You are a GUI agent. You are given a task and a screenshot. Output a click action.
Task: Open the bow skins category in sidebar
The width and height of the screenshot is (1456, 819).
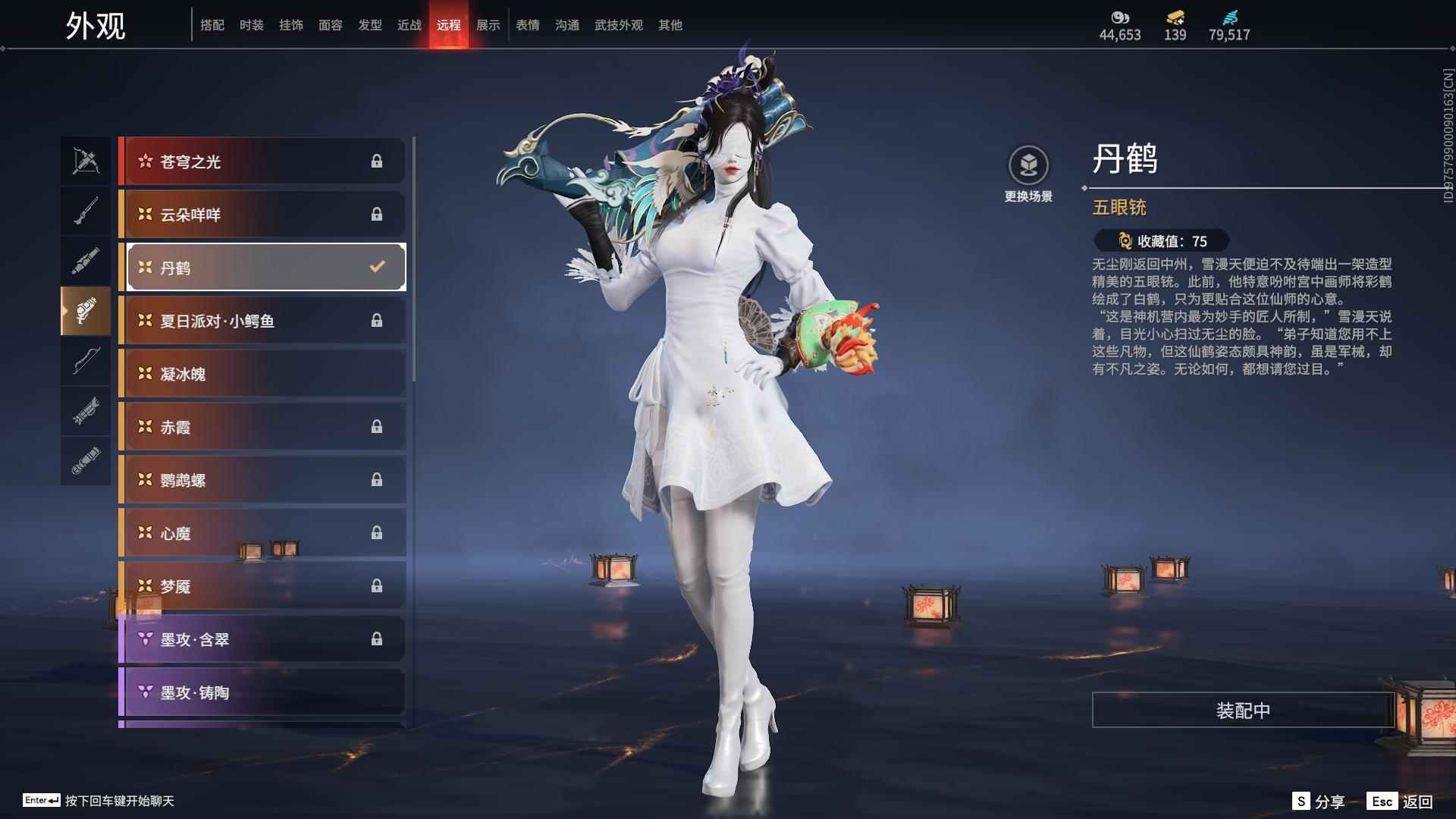tap(86, 362)
